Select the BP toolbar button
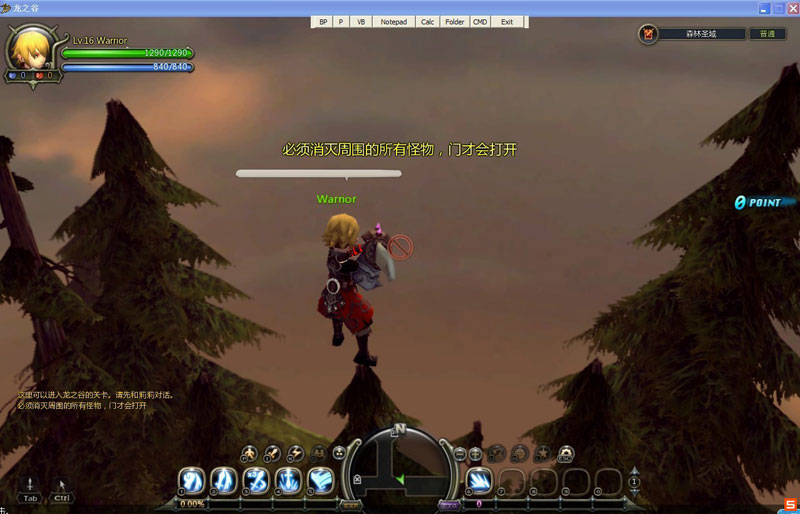The image size is (800, 514). pyautogui.click(x=323, y=21)
